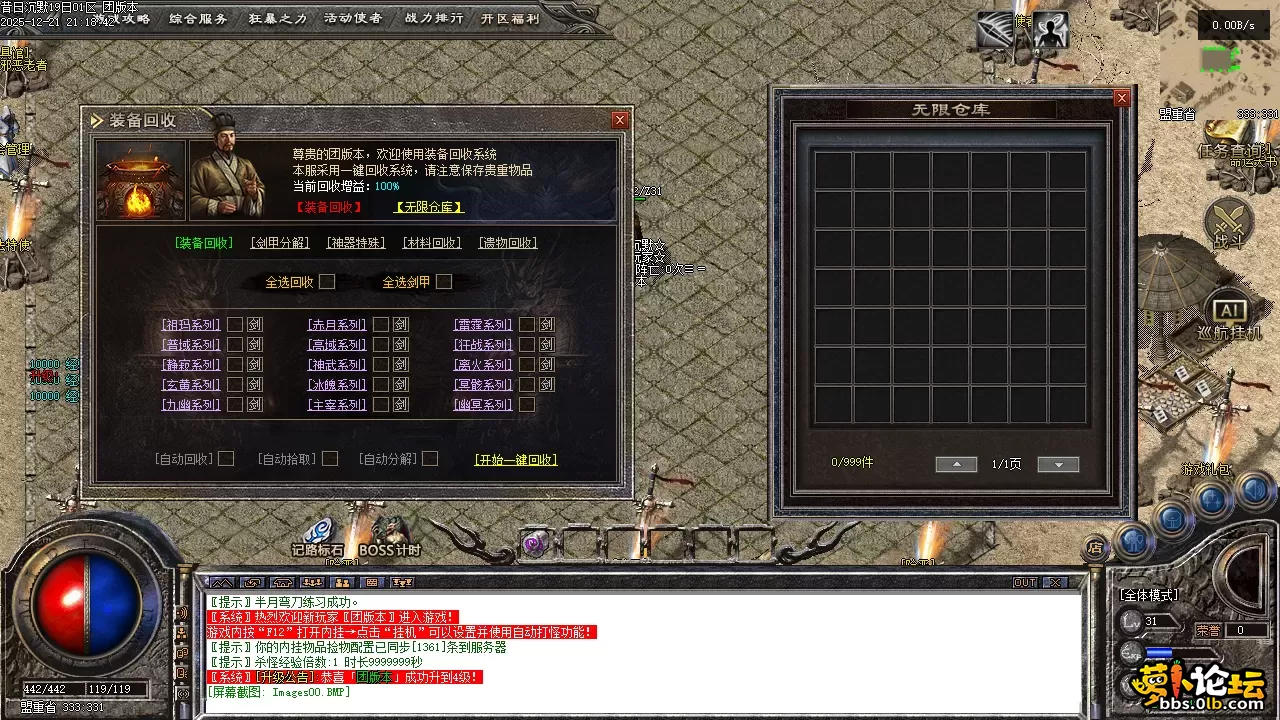
Task: Enable the 全选剑甲 select-all checkbox
Action: 444,281
